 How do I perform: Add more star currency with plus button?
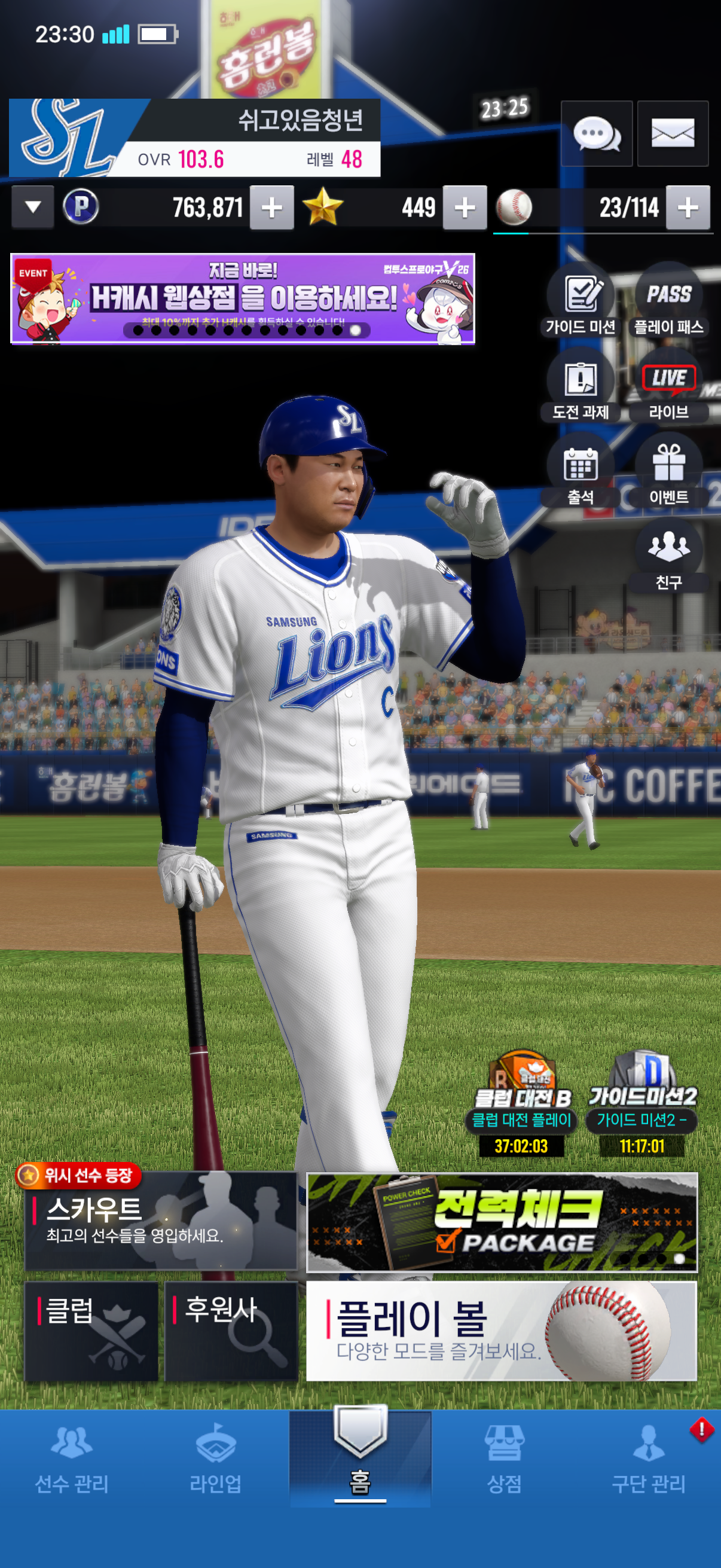[465, 208]
